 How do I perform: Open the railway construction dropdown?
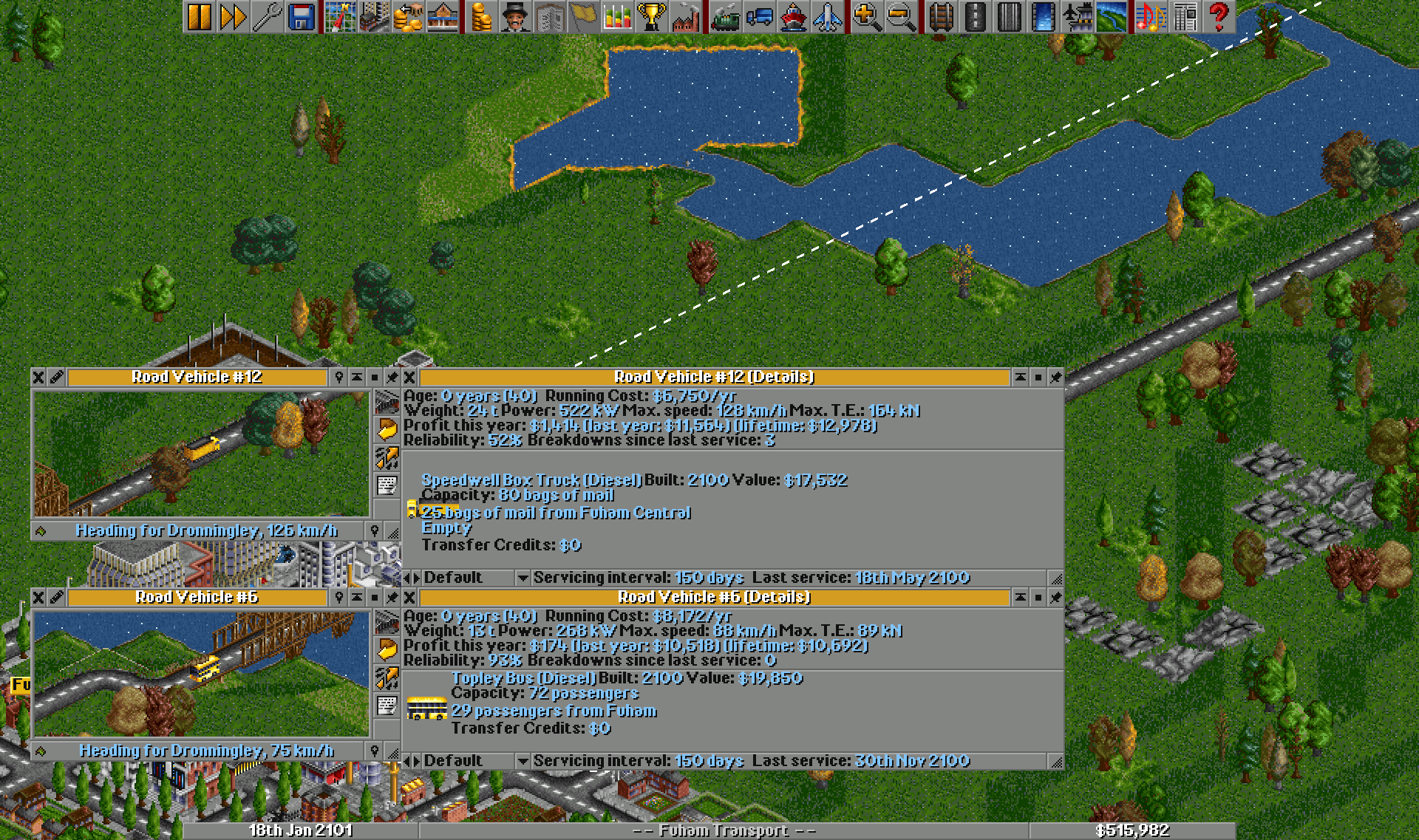[942, 15]
